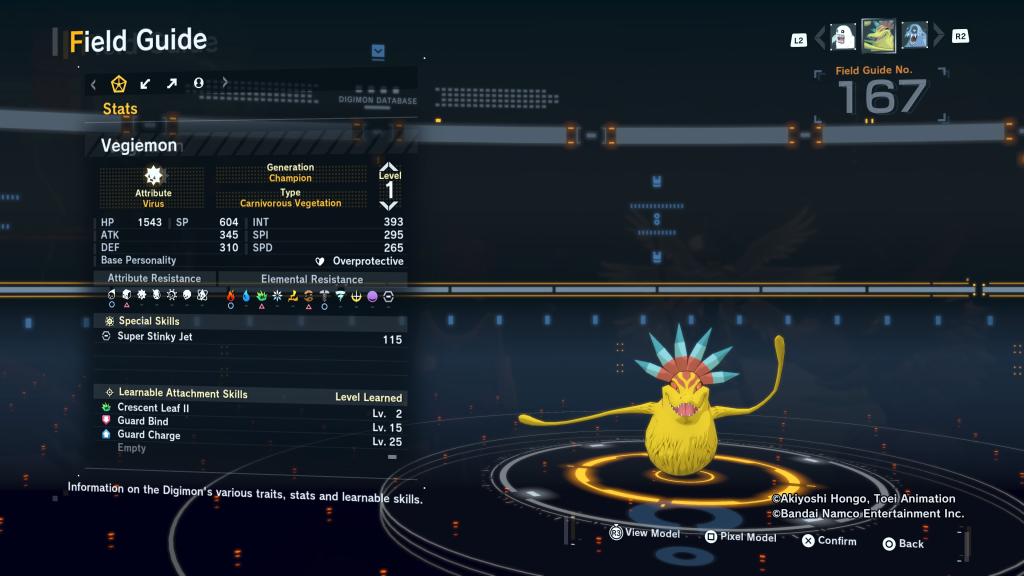Go to next Digimon with right arrow
Image resolution: width=1024 pixels, height=576 pixels.
[938, 38]
